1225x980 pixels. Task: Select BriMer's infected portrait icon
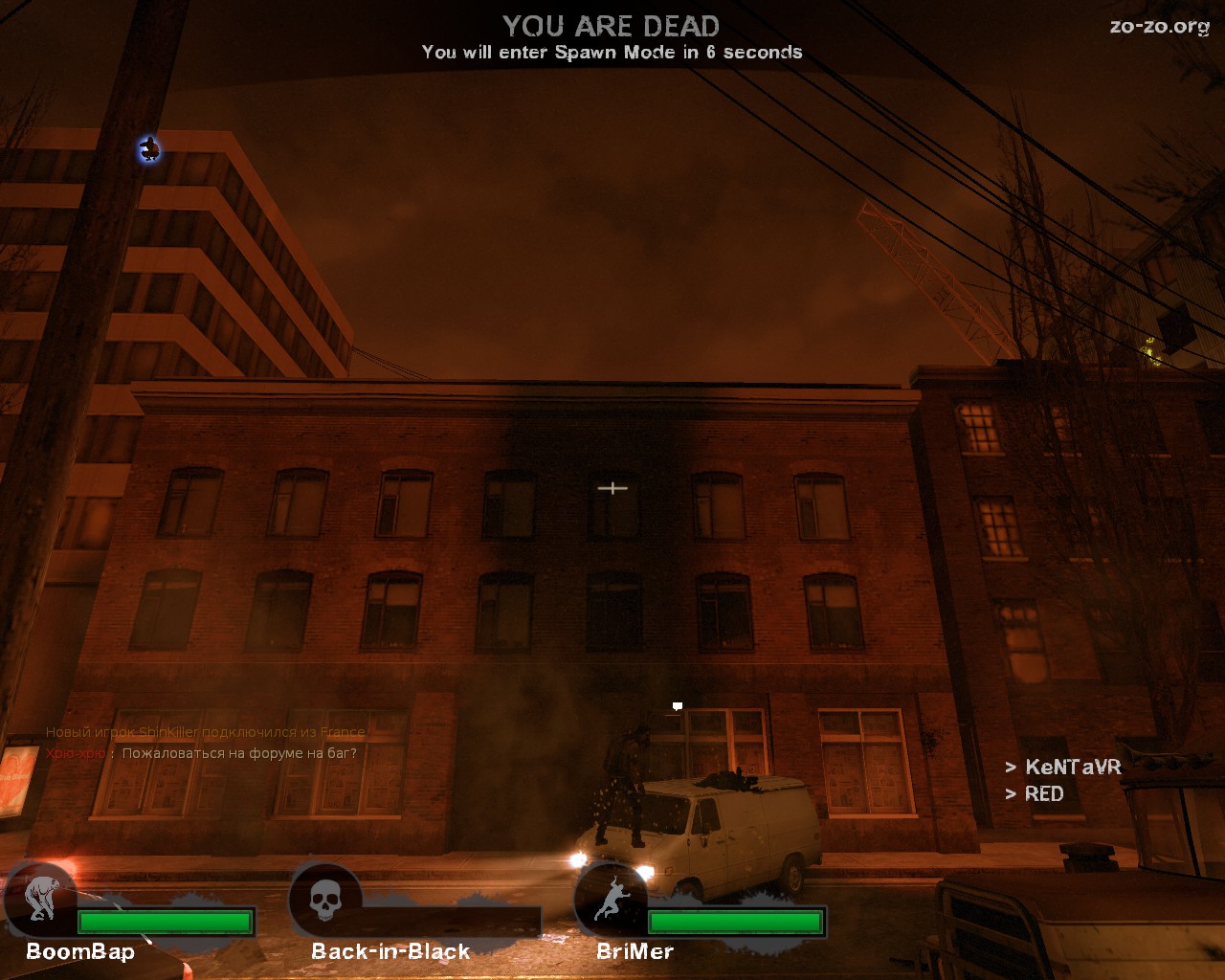pyautogui.click(x=611, y=899)
